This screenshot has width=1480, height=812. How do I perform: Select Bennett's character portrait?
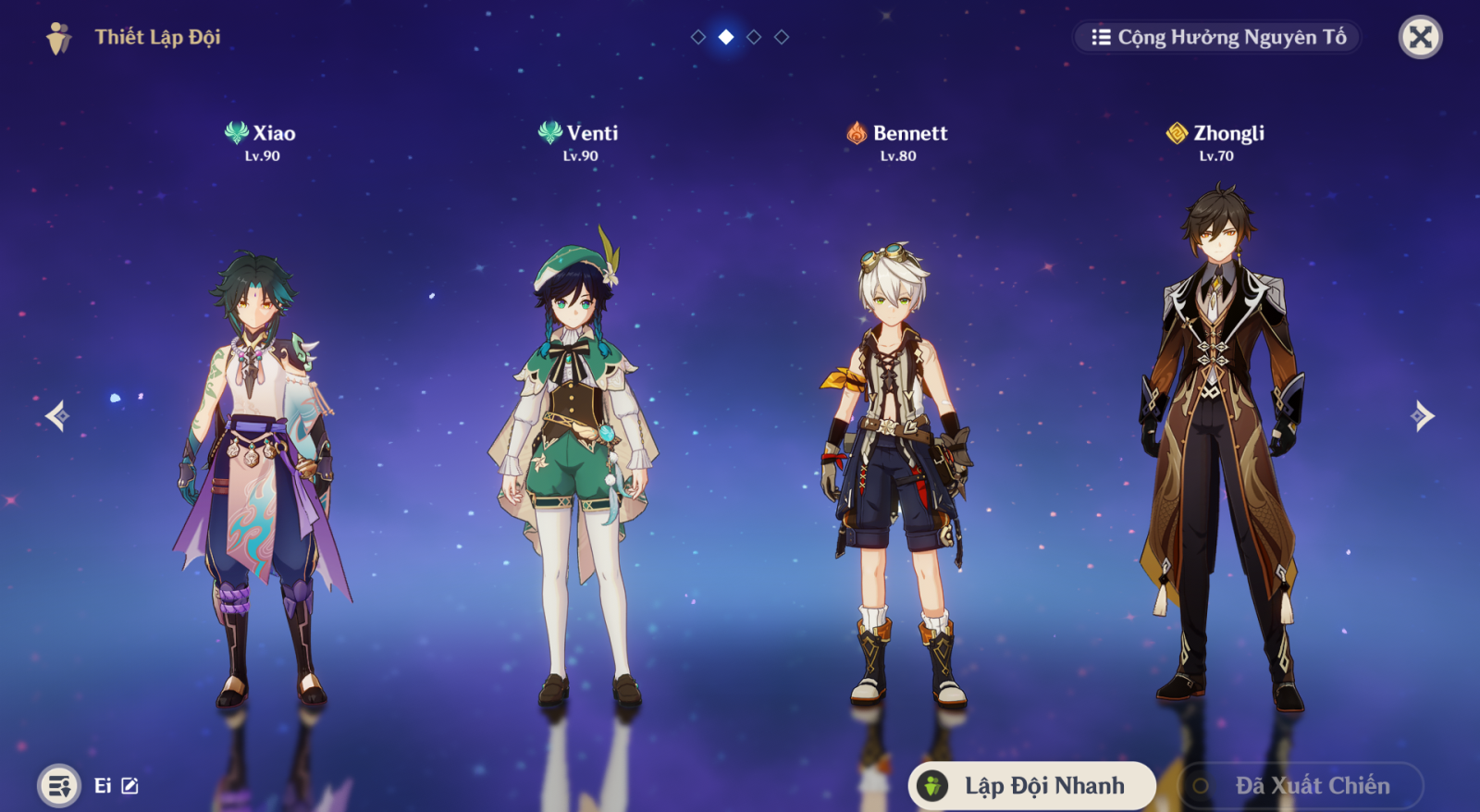(x=893, y=444)
